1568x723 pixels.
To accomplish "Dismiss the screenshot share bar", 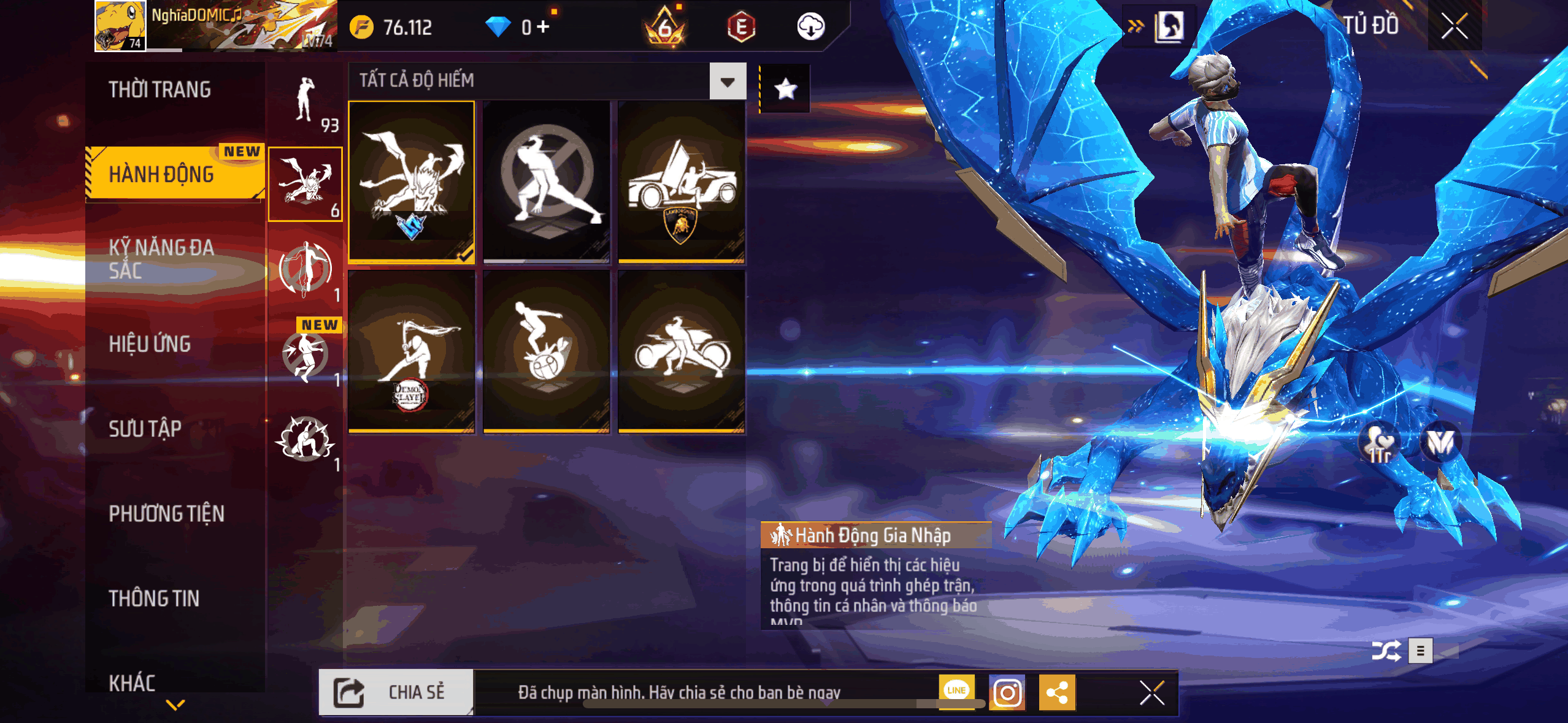I will pos(1151,694).
